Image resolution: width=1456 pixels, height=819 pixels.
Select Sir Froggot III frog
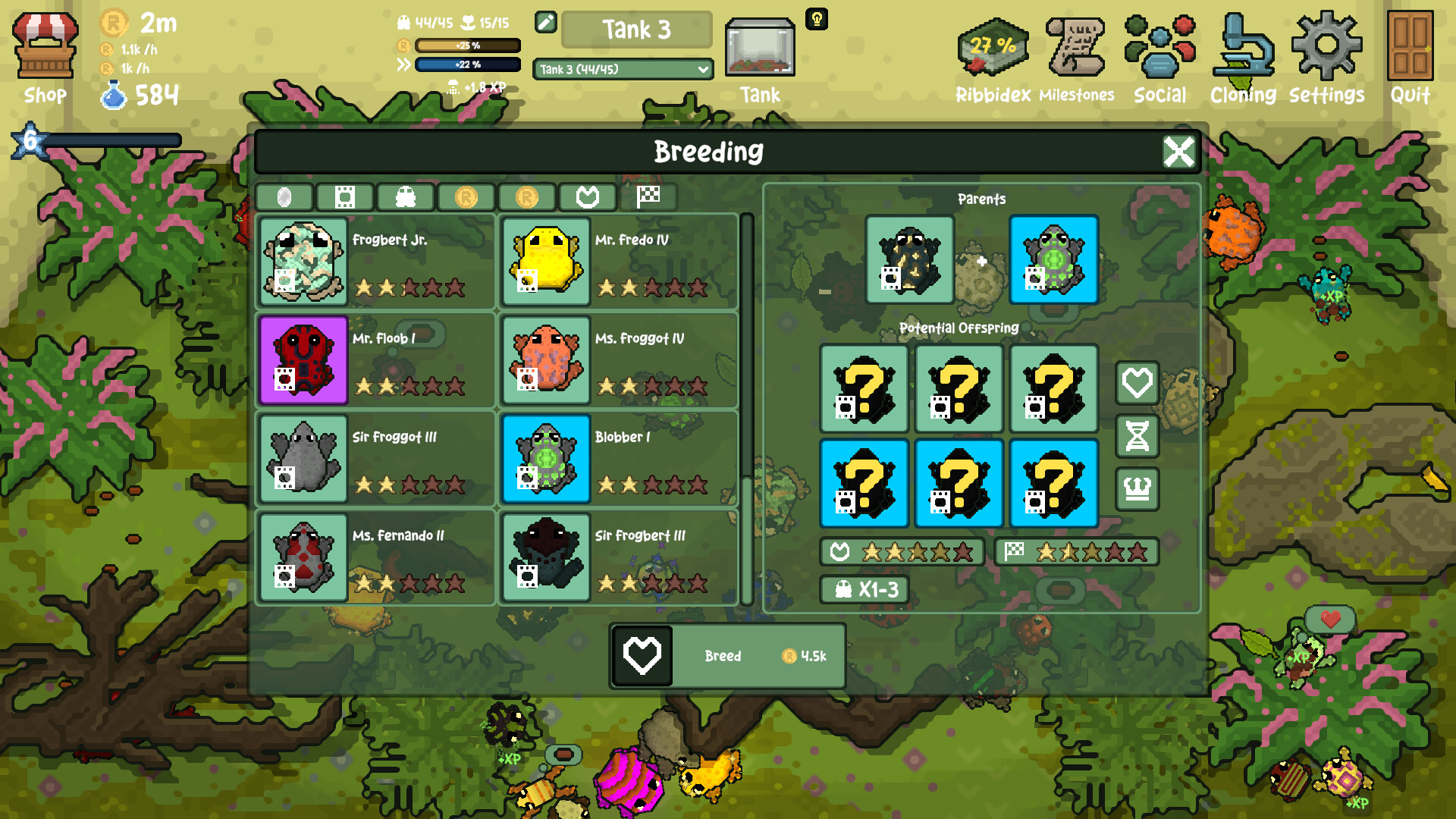(x=376, y=459)
